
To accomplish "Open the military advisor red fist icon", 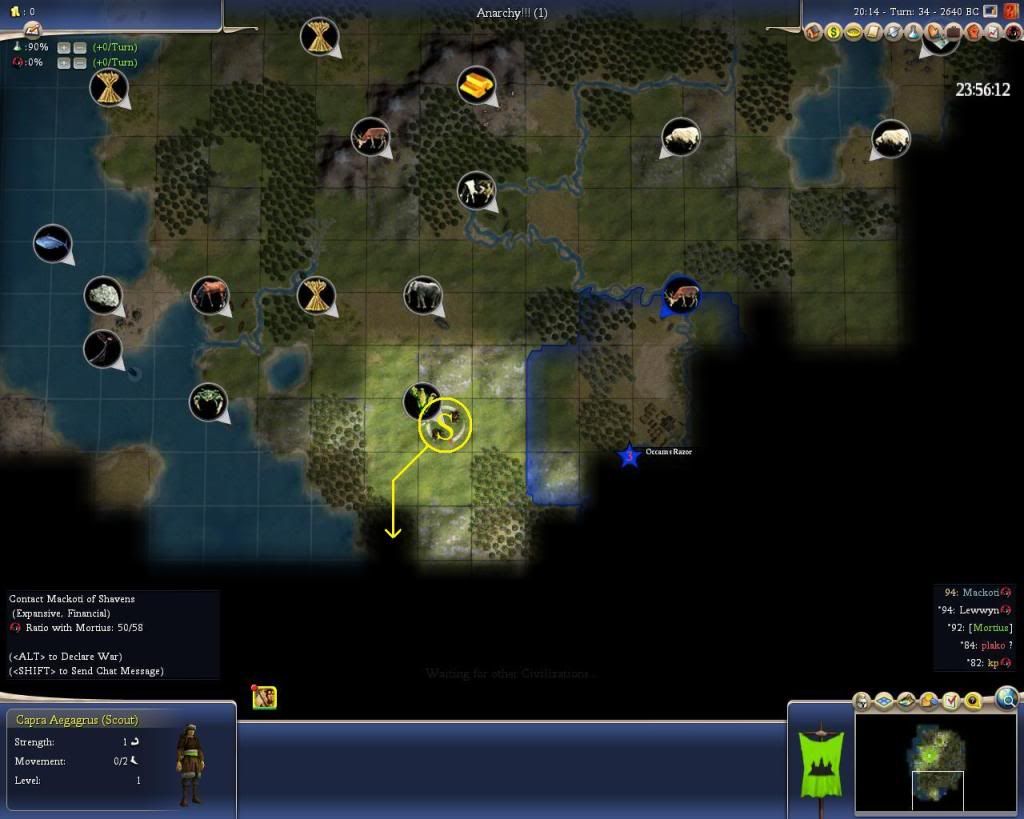I will (973, 33).
